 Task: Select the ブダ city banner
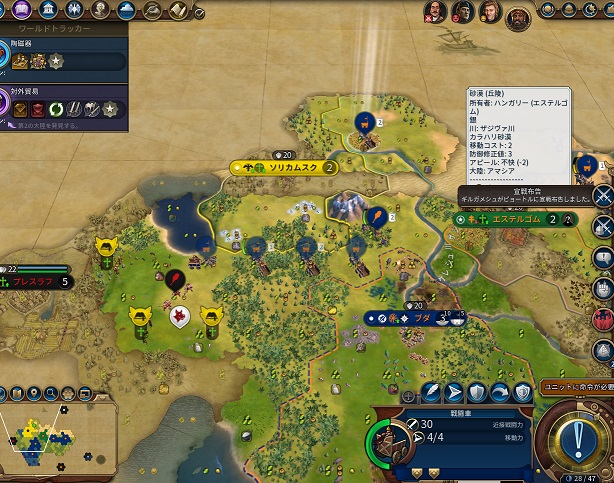422,318
